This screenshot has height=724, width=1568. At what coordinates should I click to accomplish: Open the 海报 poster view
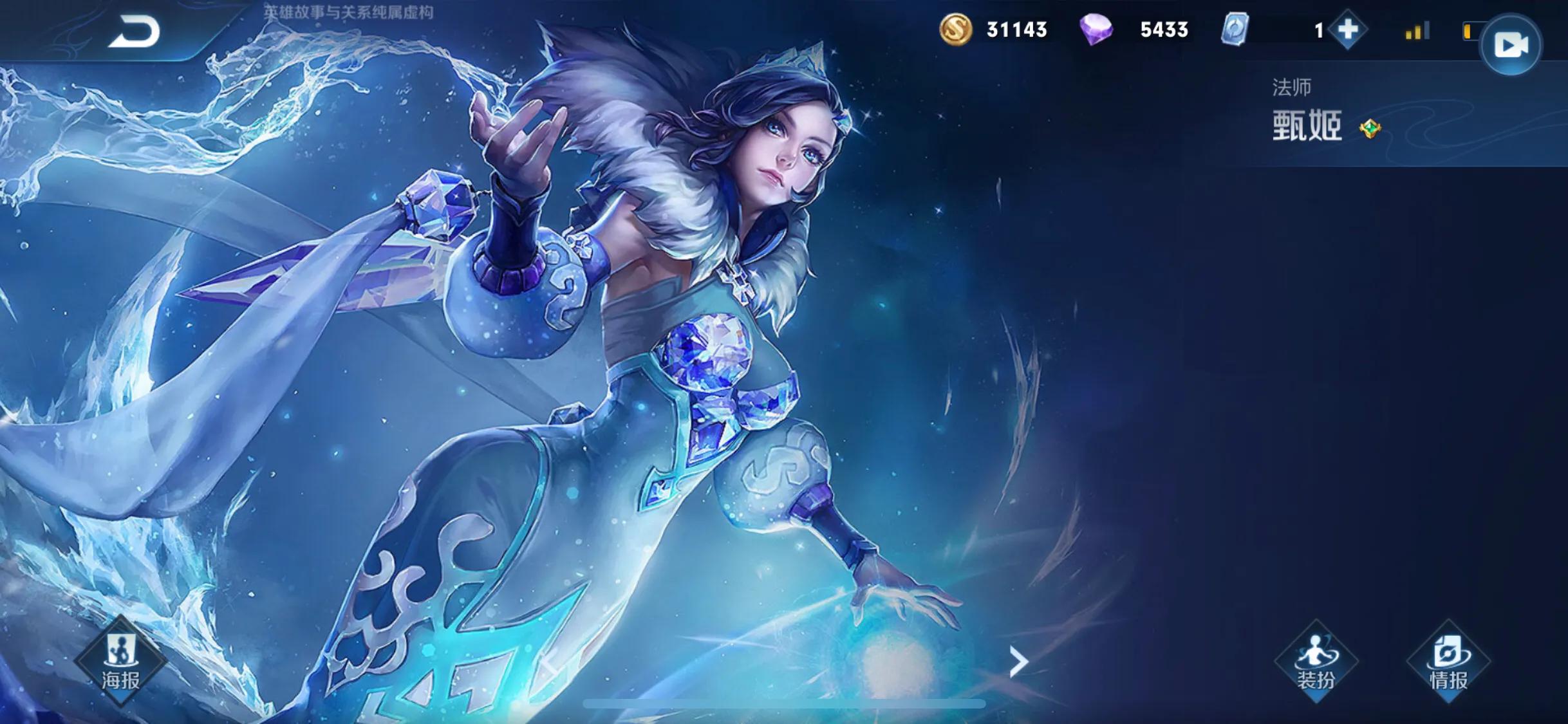coord(120,661)
